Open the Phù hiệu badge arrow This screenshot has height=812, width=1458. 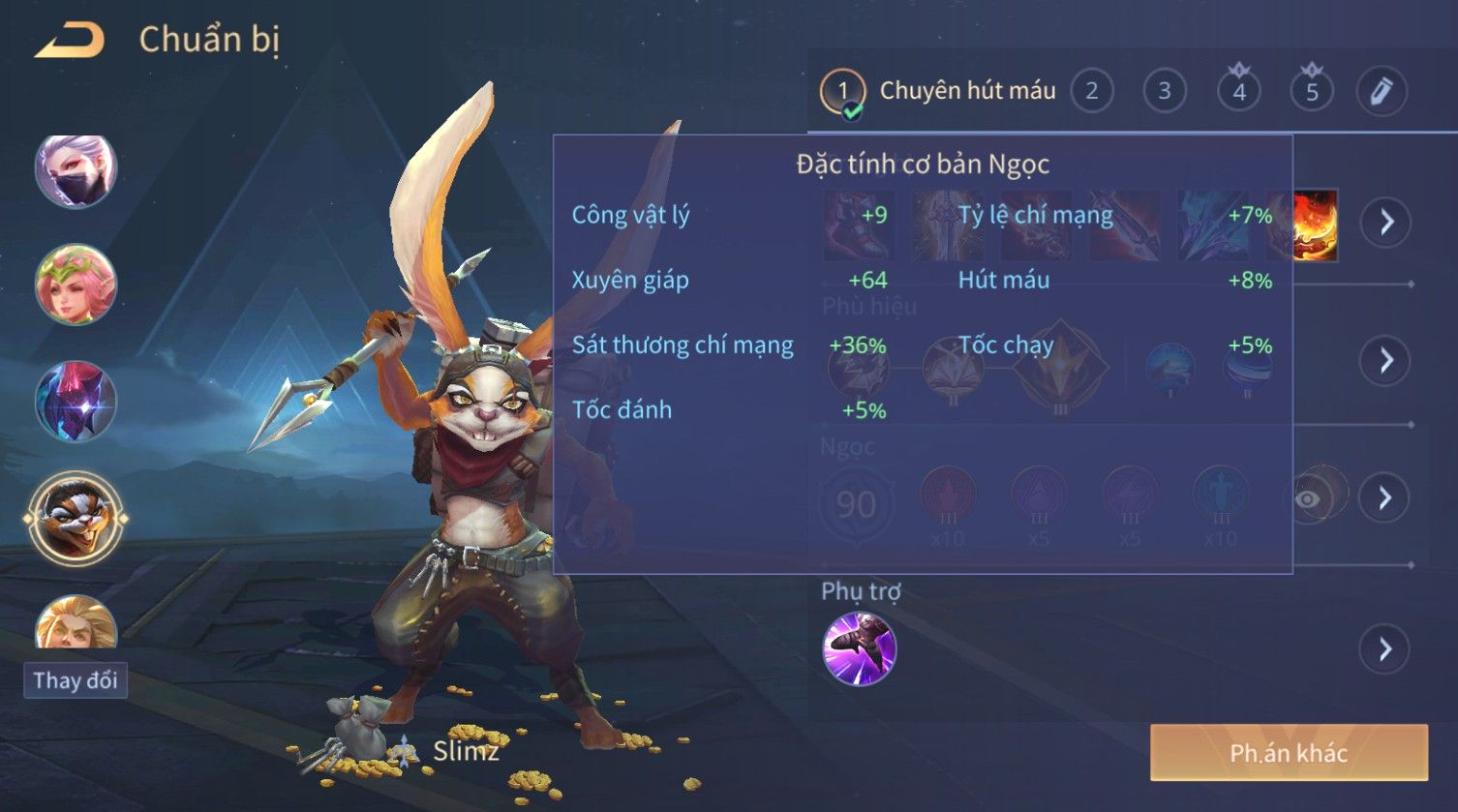click(x=1386, y=361)
